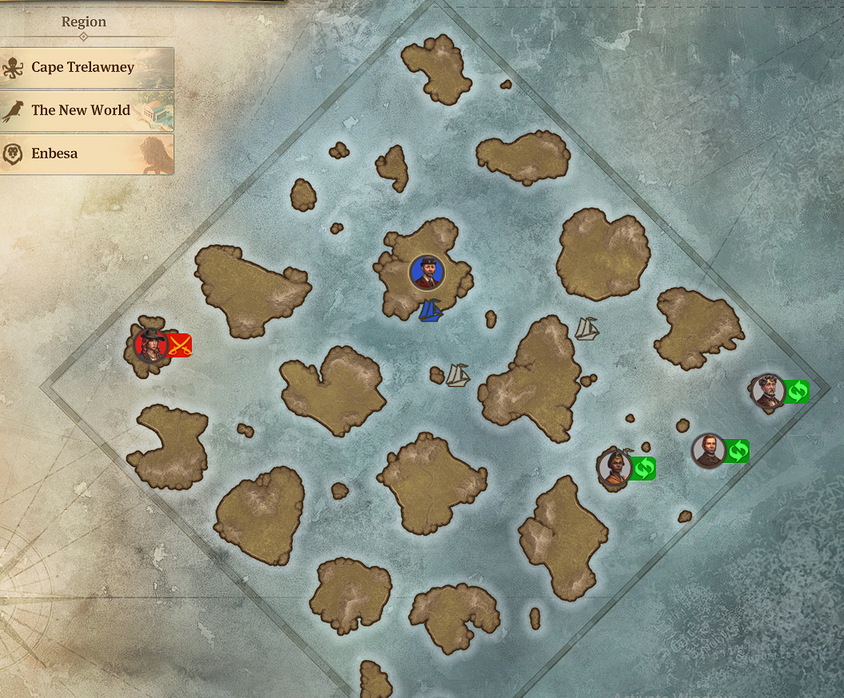
Task: Open The New World region
Action: coord(88,111)
